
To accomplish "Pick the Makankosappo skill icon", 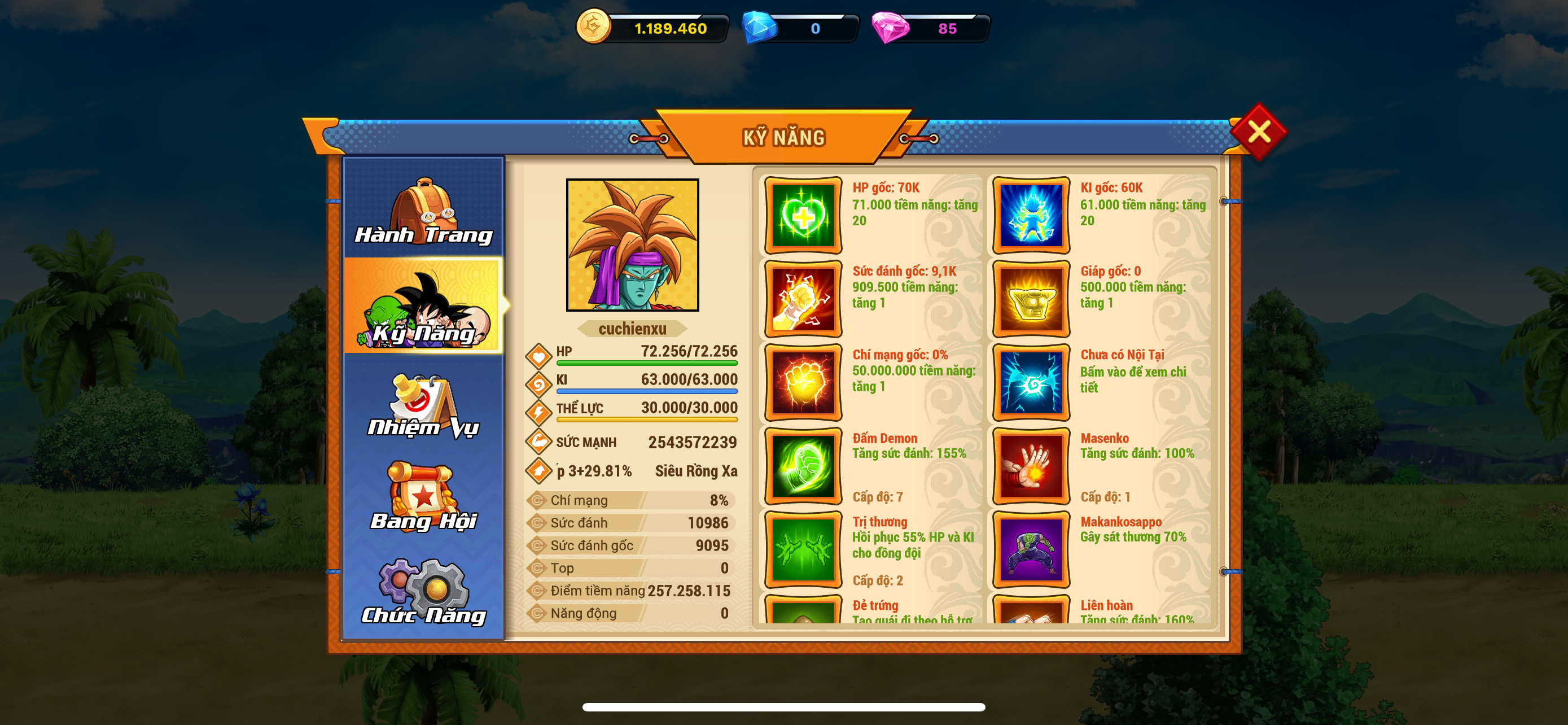I will coord(1031,549).
